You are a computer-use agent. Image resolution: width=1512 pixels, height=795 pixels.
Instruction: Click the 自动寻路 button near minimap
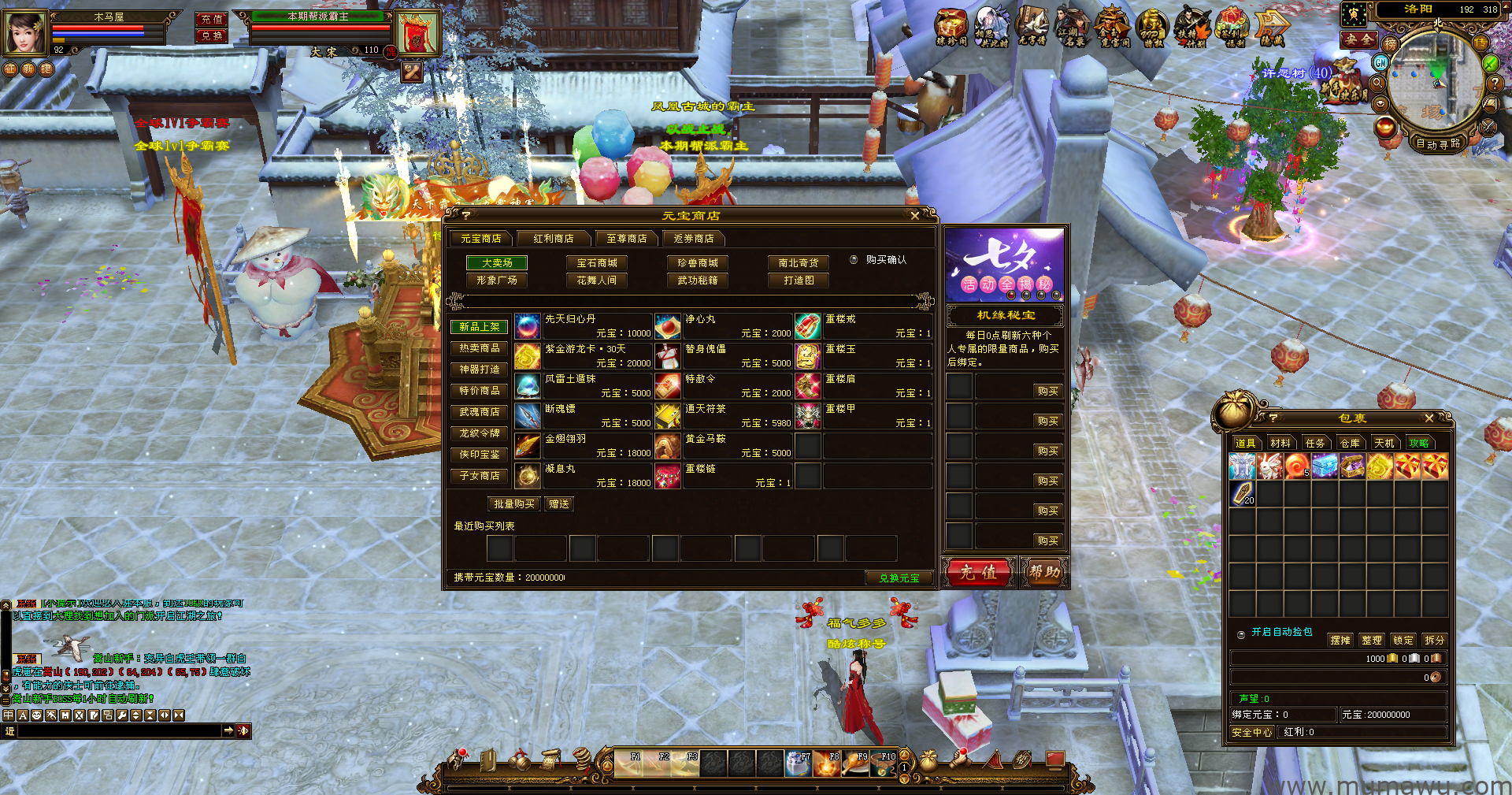point(1438,143)
